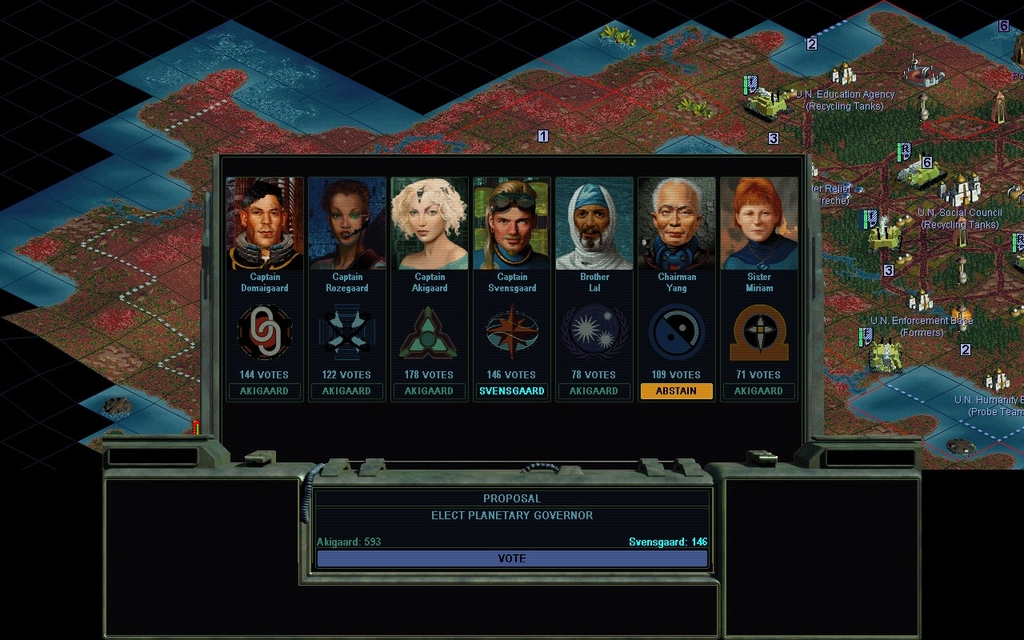Click Miriam's Believers faction emblem

coord(758,332)
